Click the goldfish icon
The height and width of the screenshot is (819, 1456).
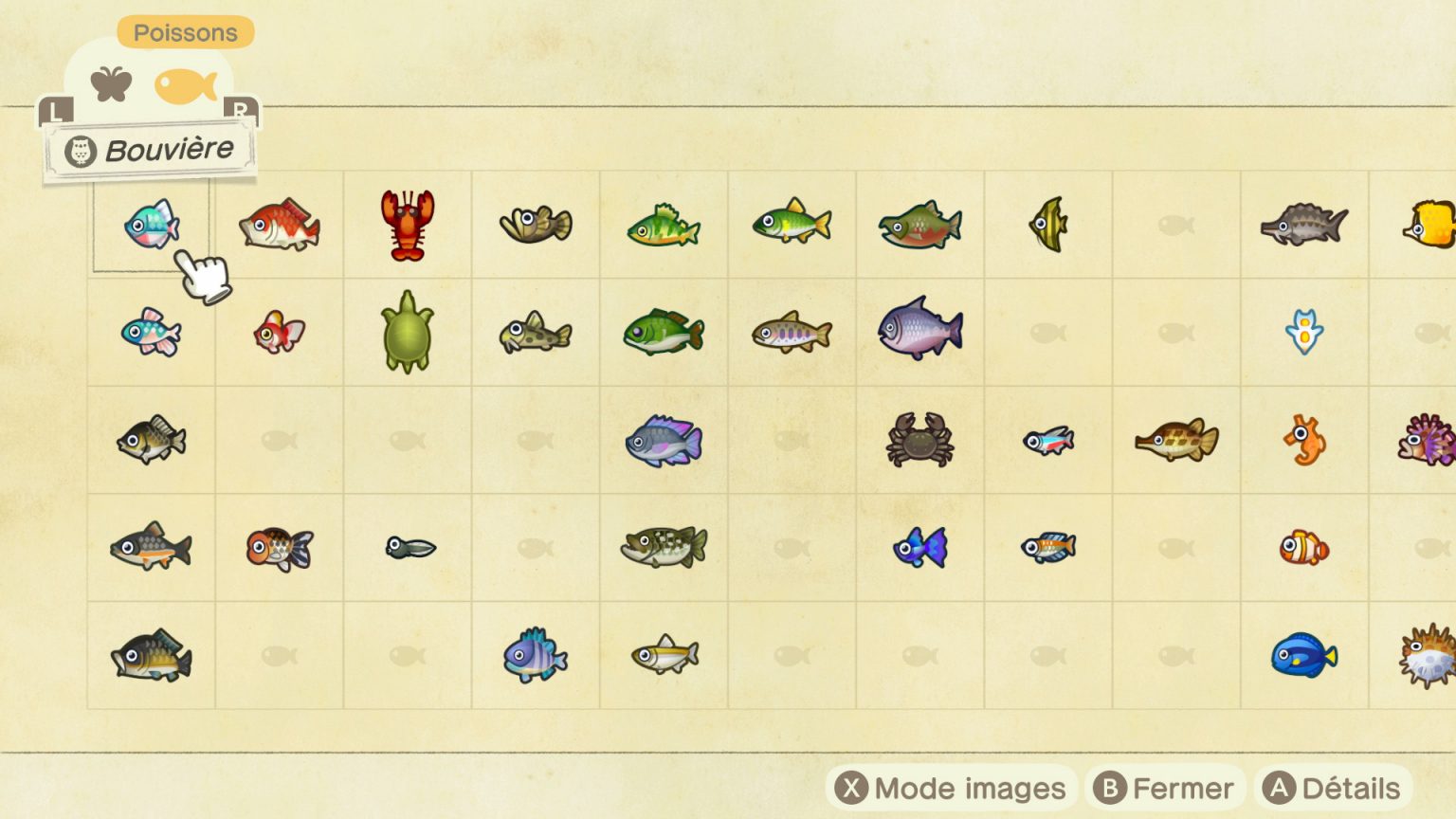(x=279, y=334)
